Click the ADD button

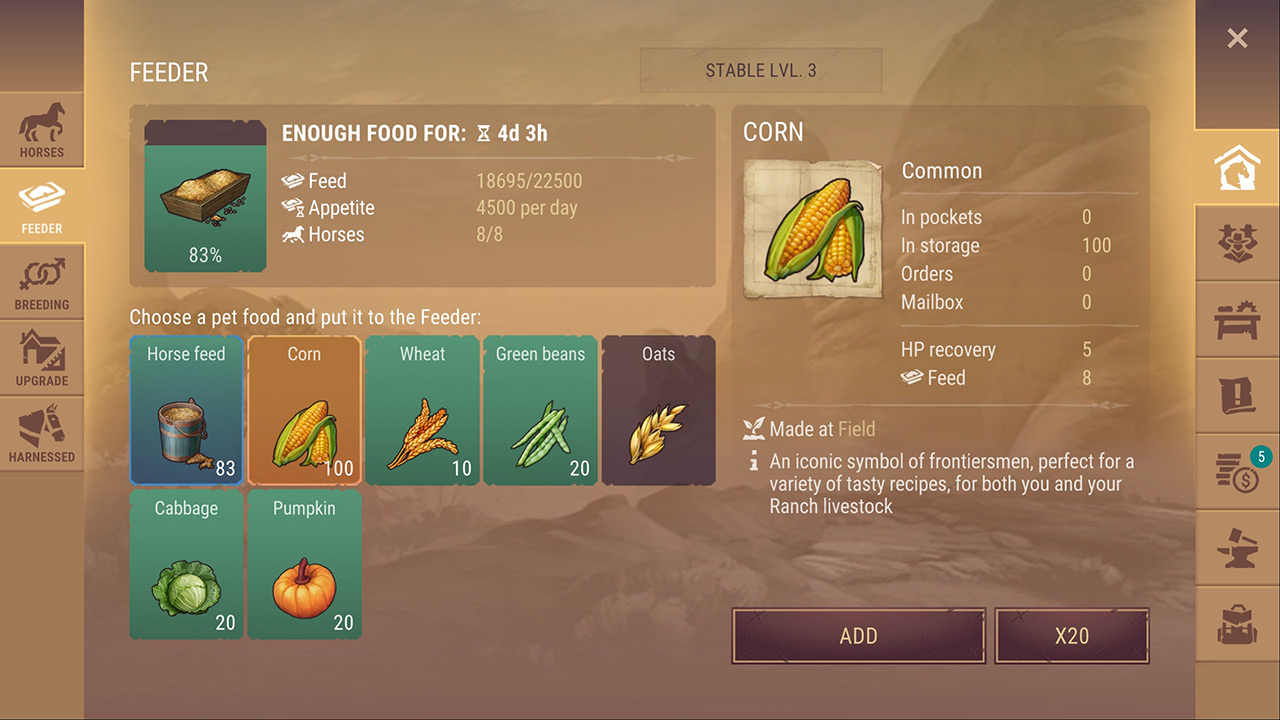(x=858, y=636)
